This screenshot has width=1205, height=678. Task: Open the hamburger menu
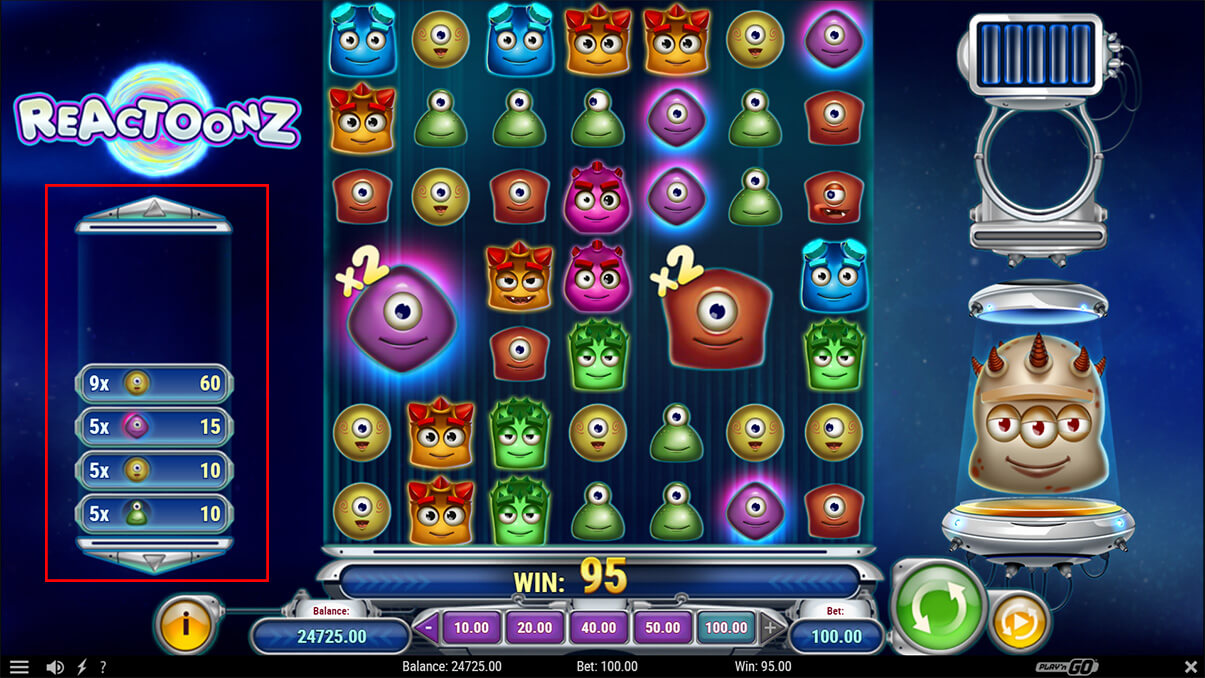point(19,667)
